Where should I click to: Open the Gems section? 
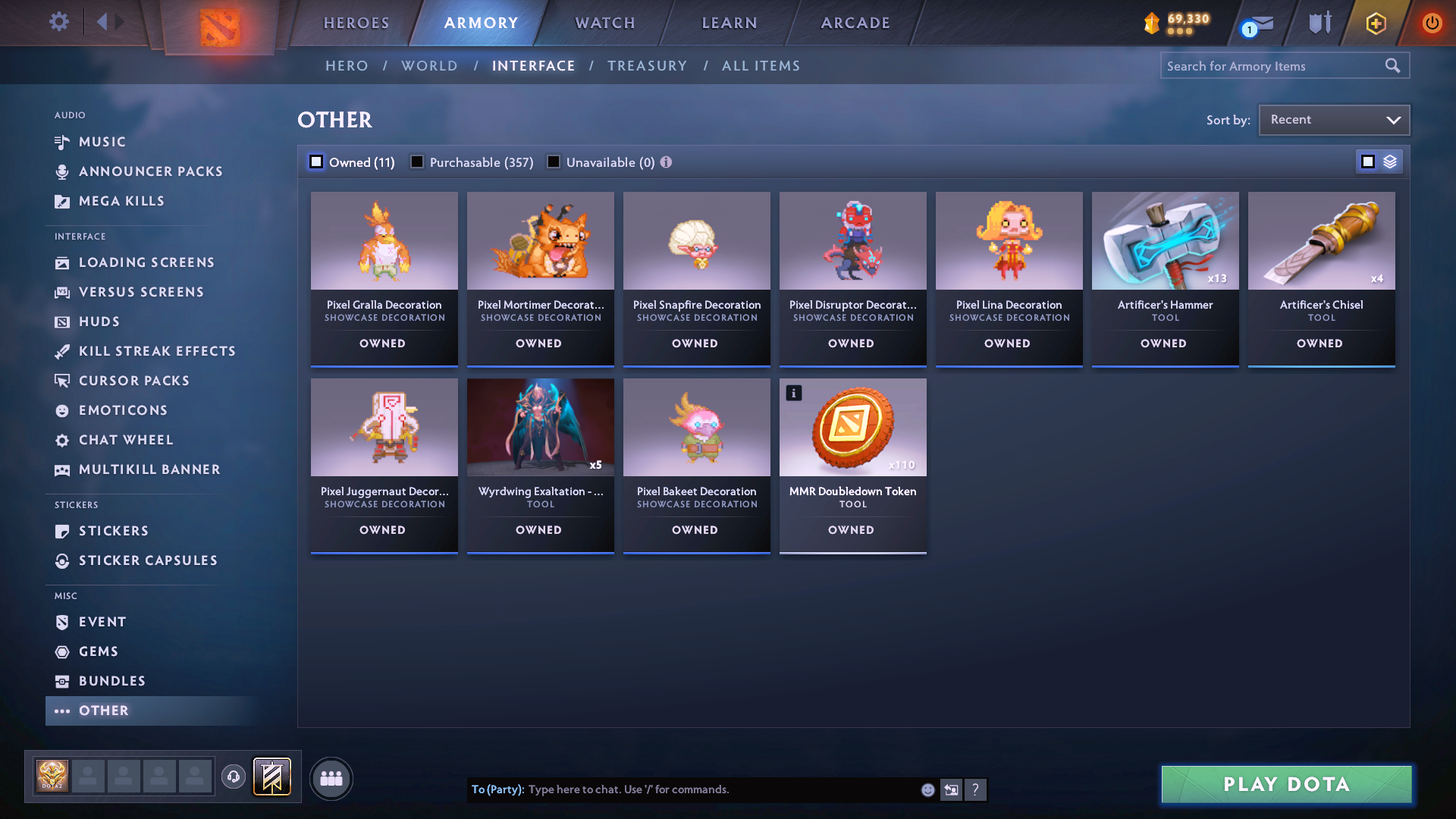pyautogui.click(x=98, y=651)
